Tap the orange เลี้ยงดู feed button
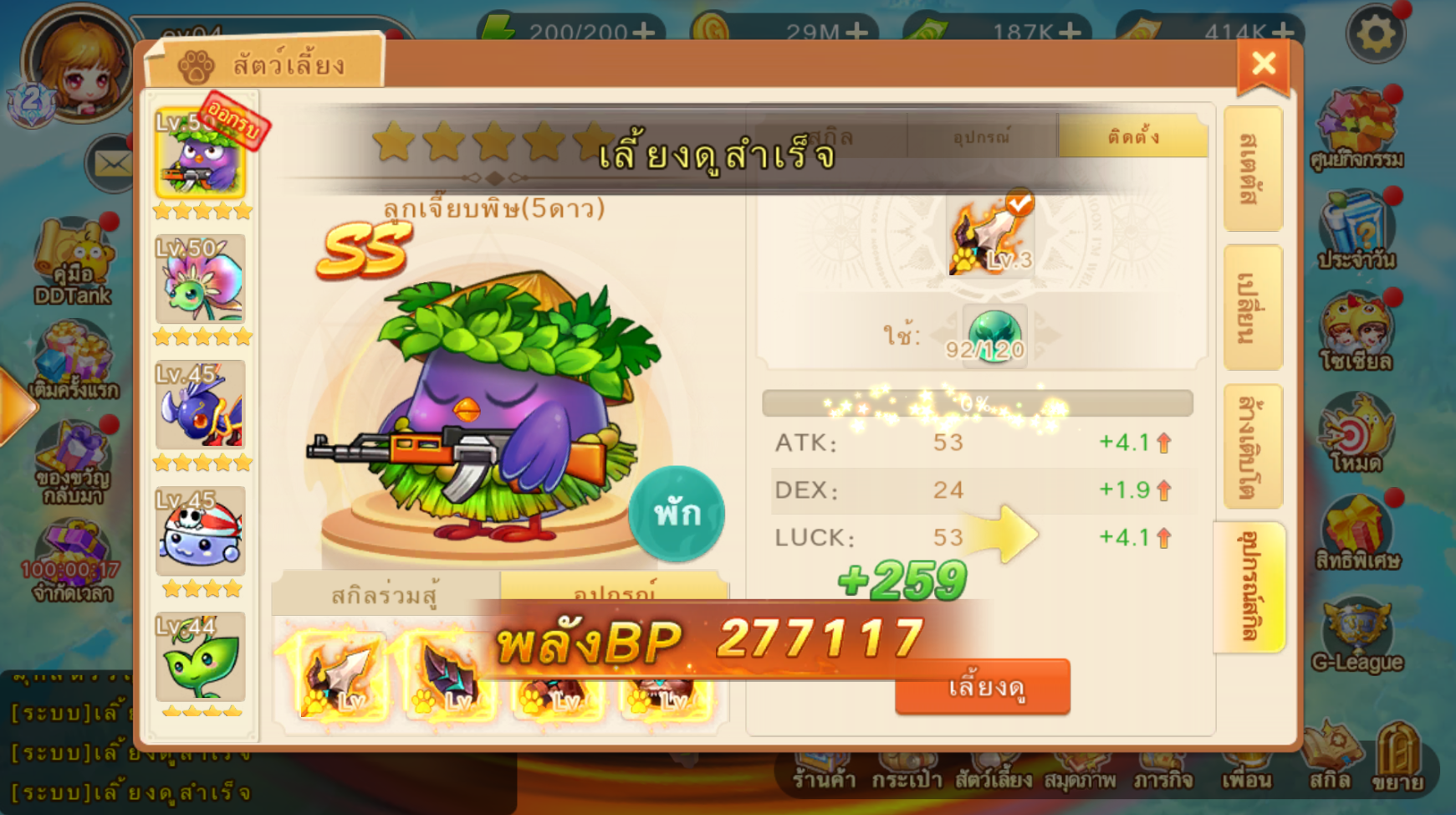This screenshot has width=1456, height=815. pos(983,687)
